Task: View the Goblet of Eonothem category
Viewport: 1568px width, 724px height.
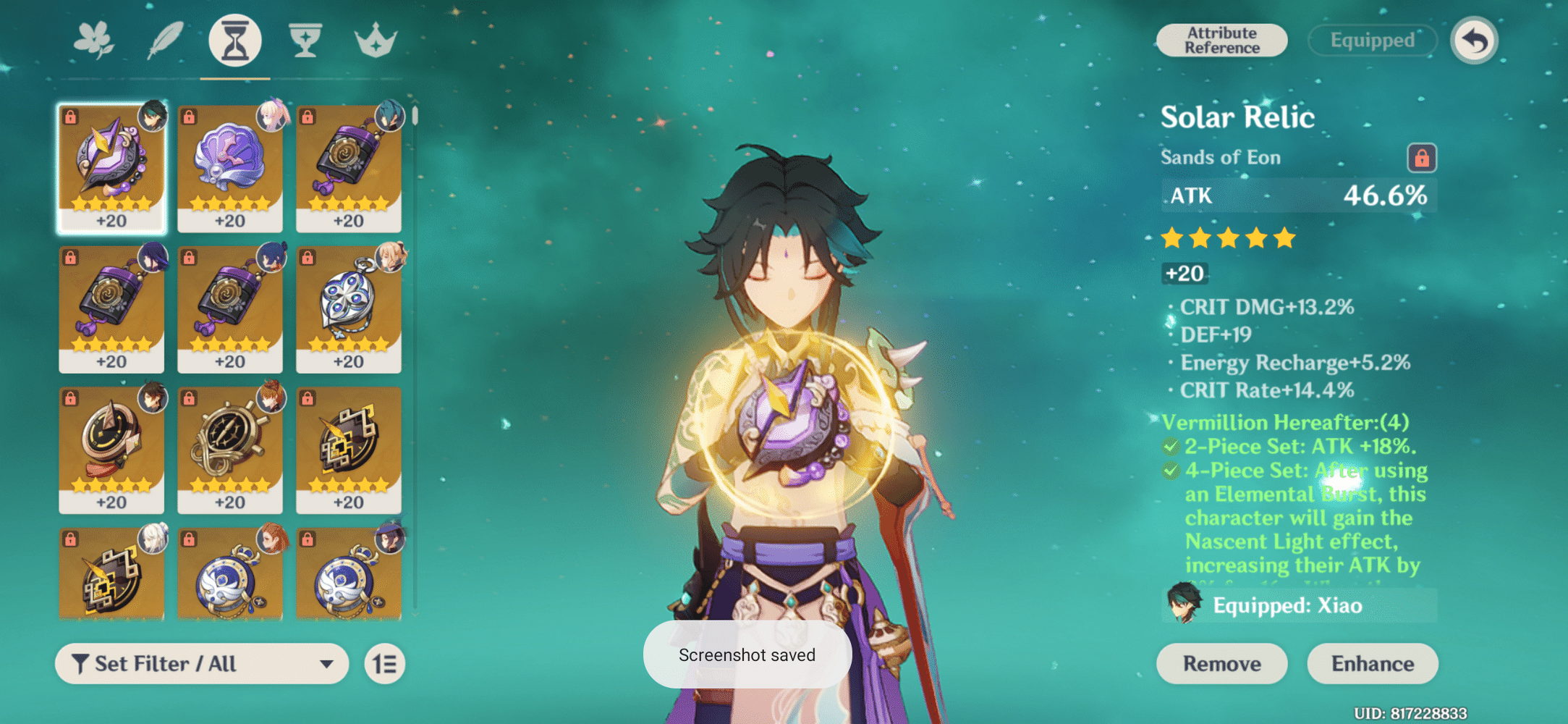Action: 305,40
